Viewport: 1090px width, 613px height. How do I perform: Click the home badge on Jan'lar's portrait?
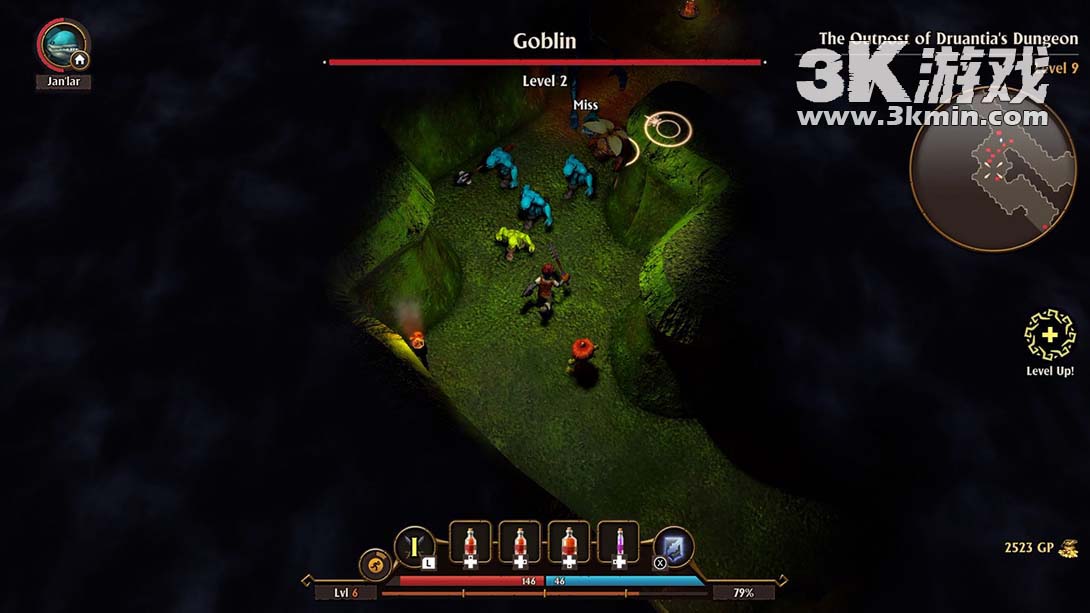tap(79, 60)
